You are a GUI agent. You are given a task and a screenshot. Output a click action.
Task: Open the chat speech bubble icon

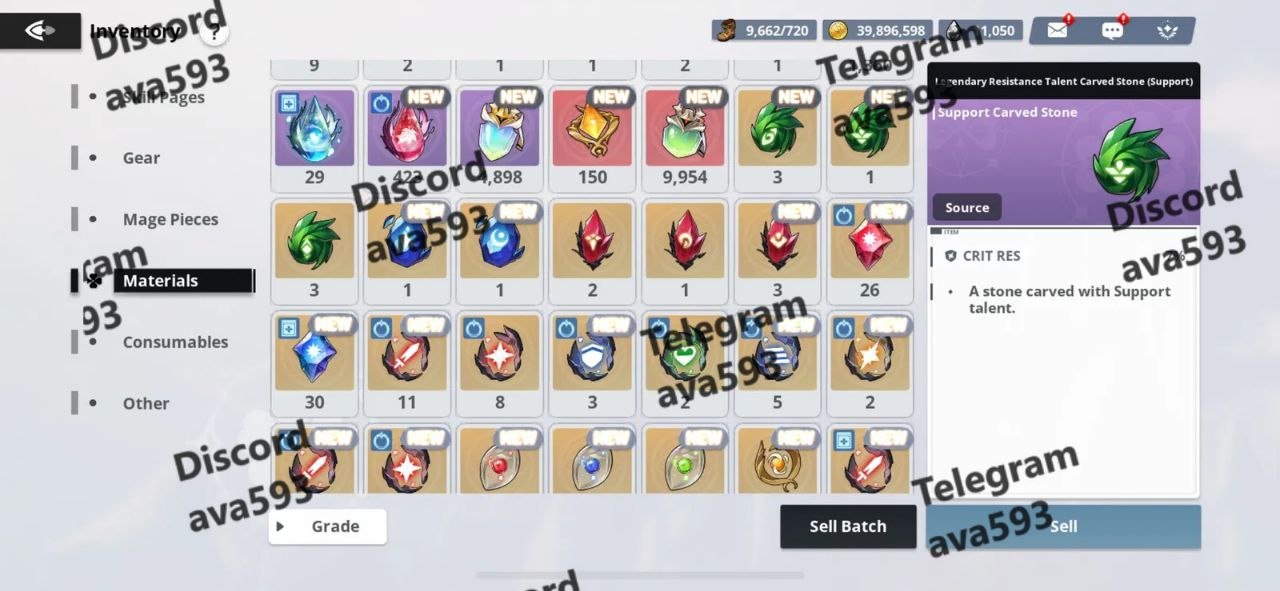tap(1112, 30)
